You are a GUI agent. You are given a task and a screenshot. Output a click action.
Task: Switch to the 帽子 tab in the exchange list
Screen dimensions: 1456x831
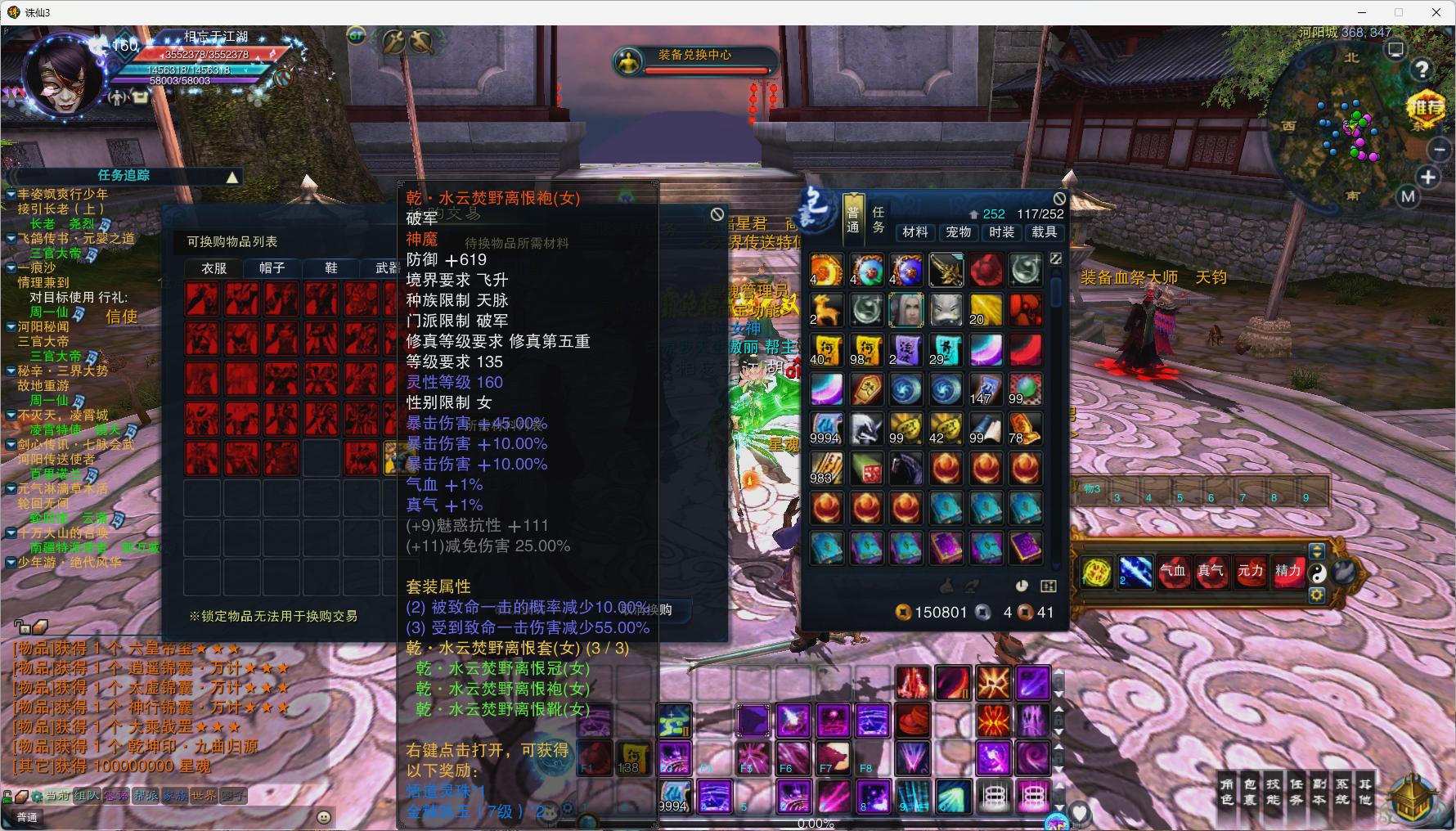point(271,267)
